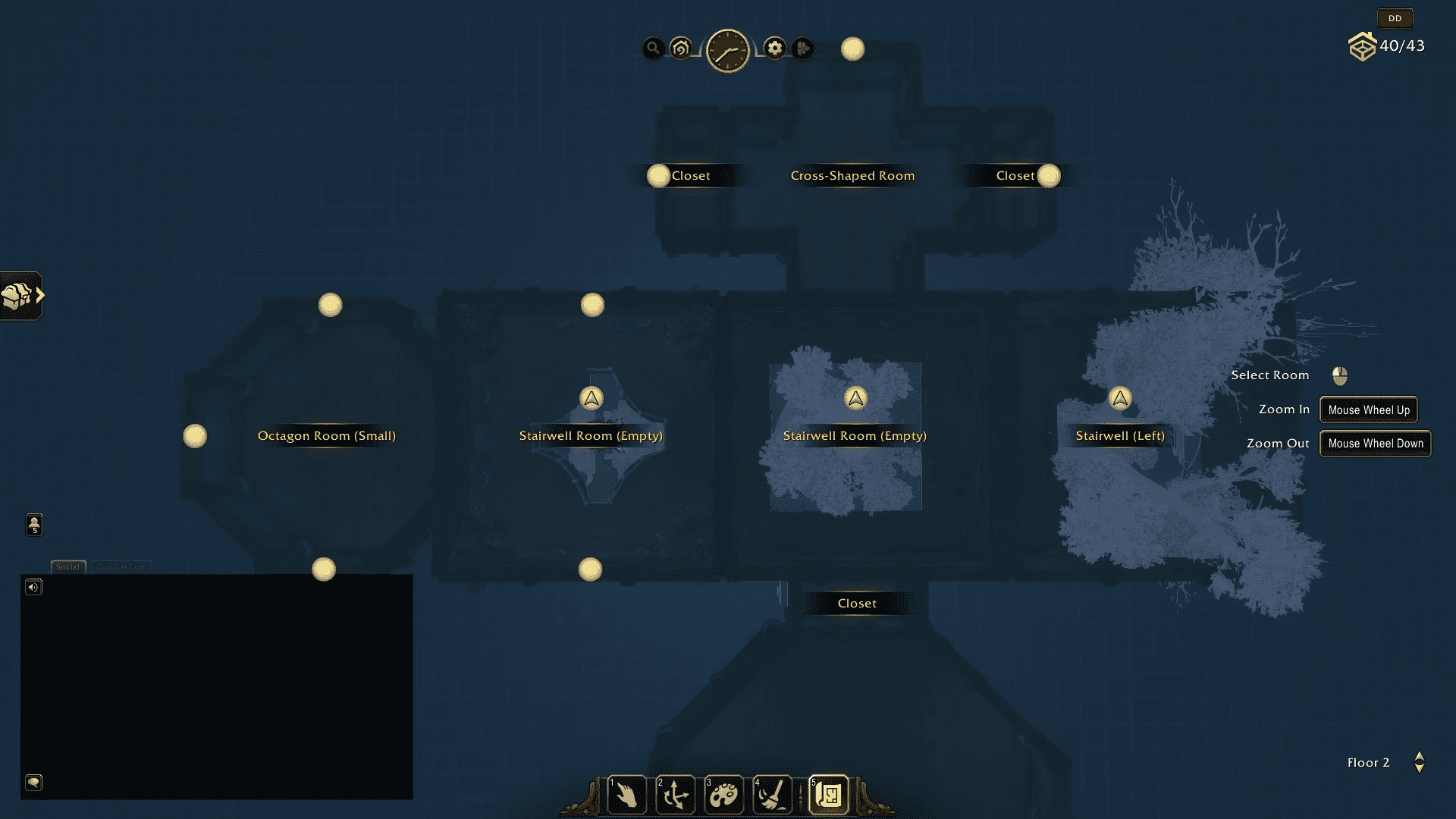
Task: Choose the broom cleanup tool
Action: [773, 795]
